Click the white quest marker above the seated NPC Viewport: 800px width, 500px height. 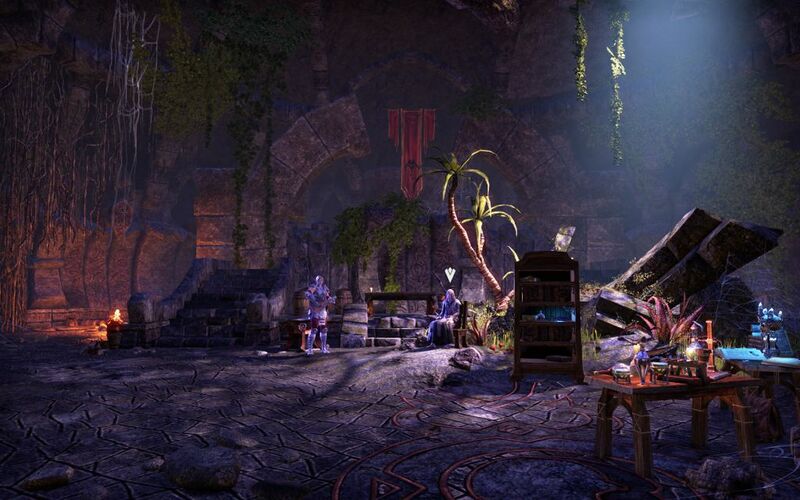click(x=450, y=274)
